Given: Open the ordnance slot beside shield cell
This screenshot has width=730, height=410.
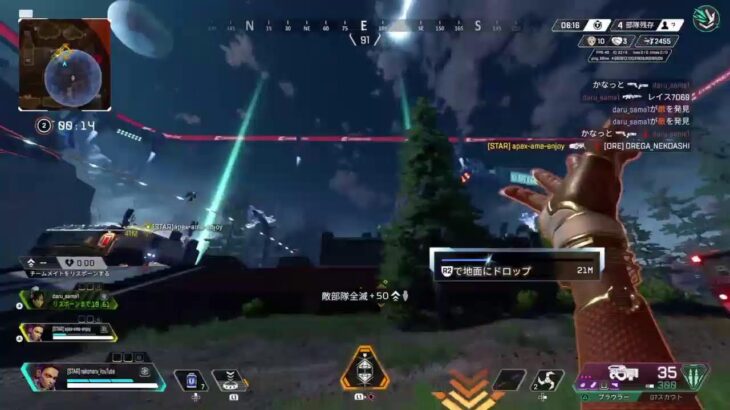Looking at the screenshot, I should click(x=230, y=380).
